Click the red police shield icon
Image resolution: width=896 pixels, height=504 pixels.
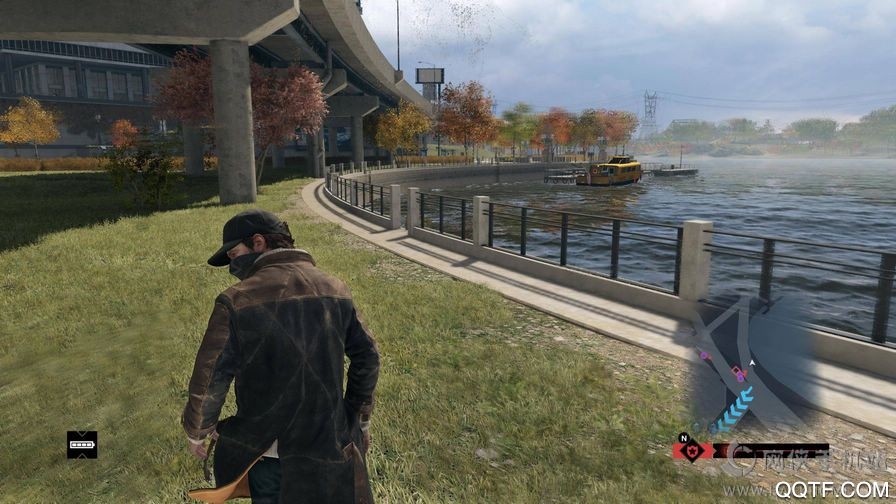(x=692, y=450)
